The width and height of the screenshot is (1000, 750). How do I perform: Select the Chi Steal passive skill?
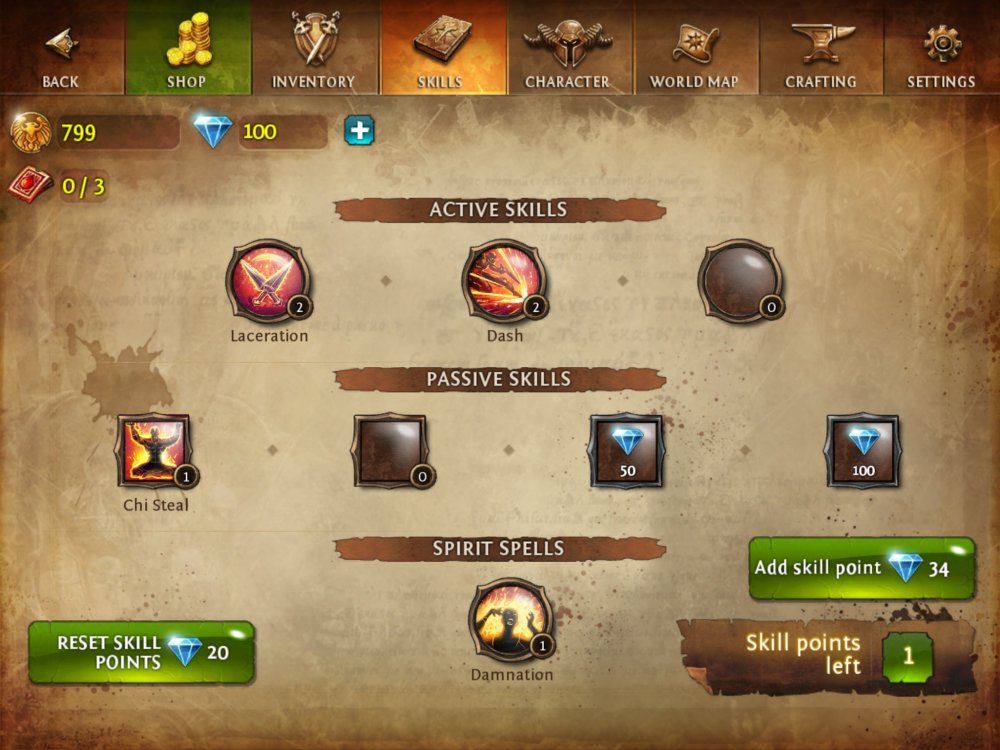pos(154,451)
